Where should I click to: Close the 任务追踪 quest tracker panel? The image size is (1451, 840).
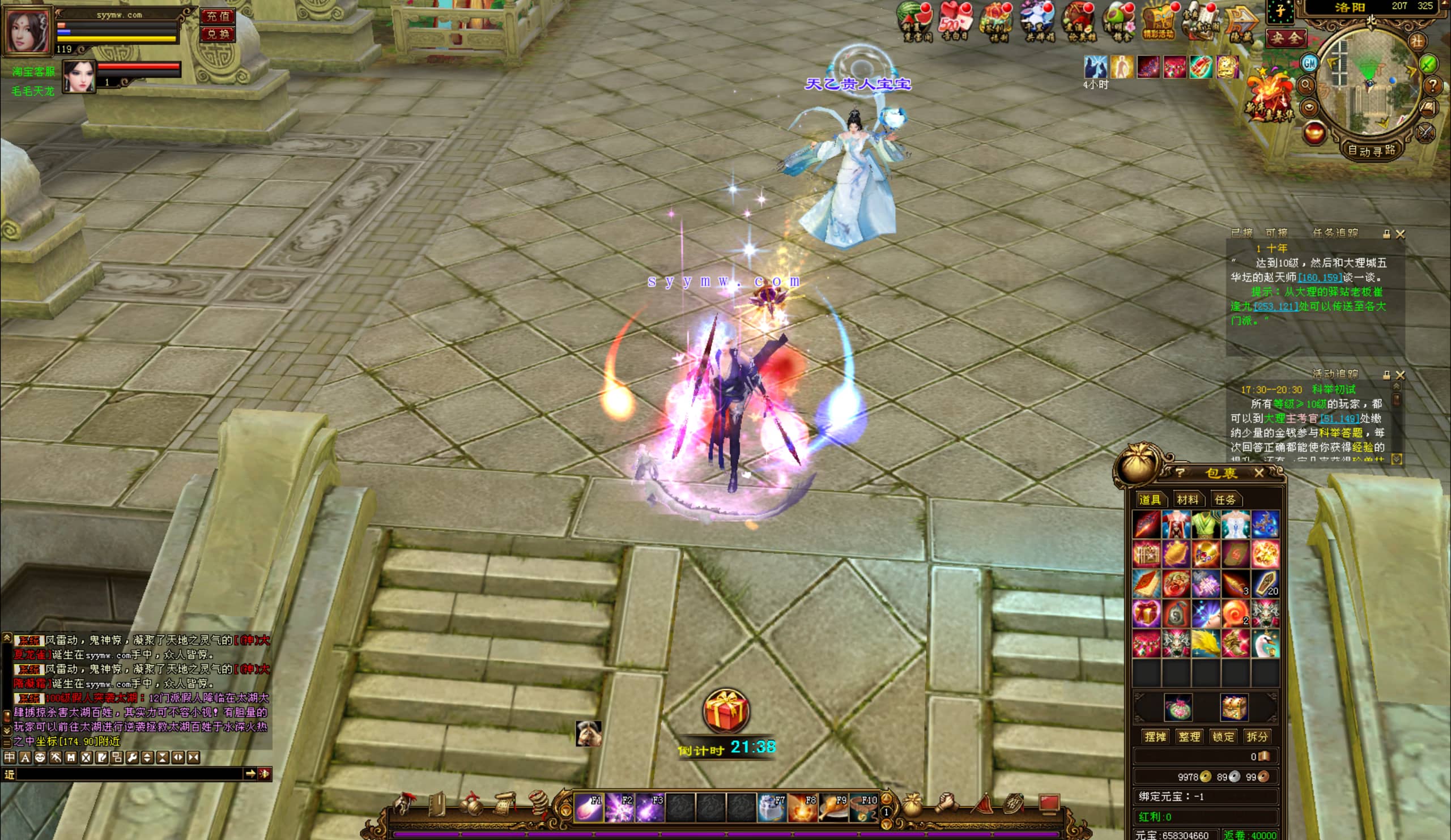pyautogui.click(x=1401, y=234)
